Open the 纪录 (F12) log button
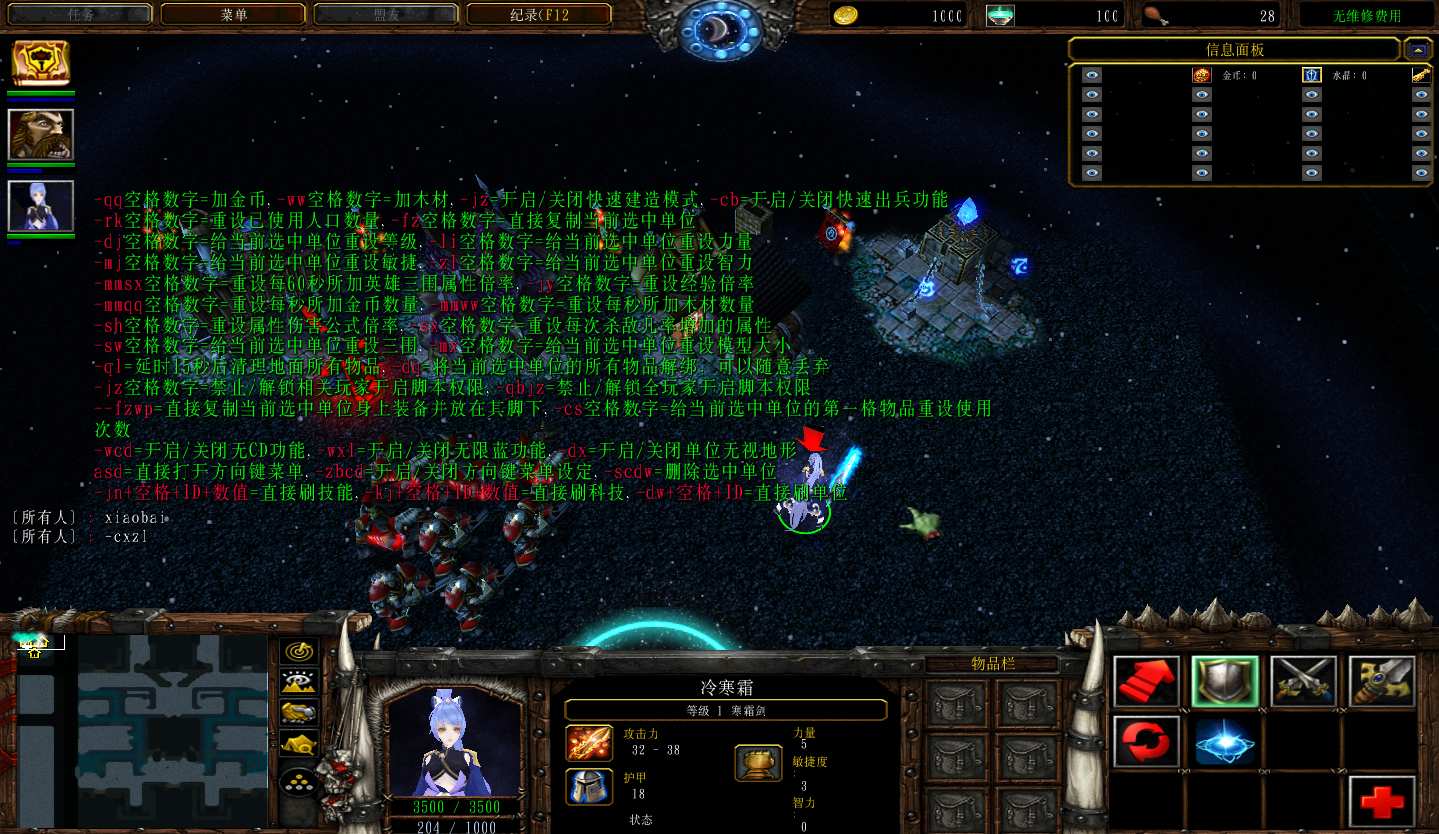 pos(539,15)
